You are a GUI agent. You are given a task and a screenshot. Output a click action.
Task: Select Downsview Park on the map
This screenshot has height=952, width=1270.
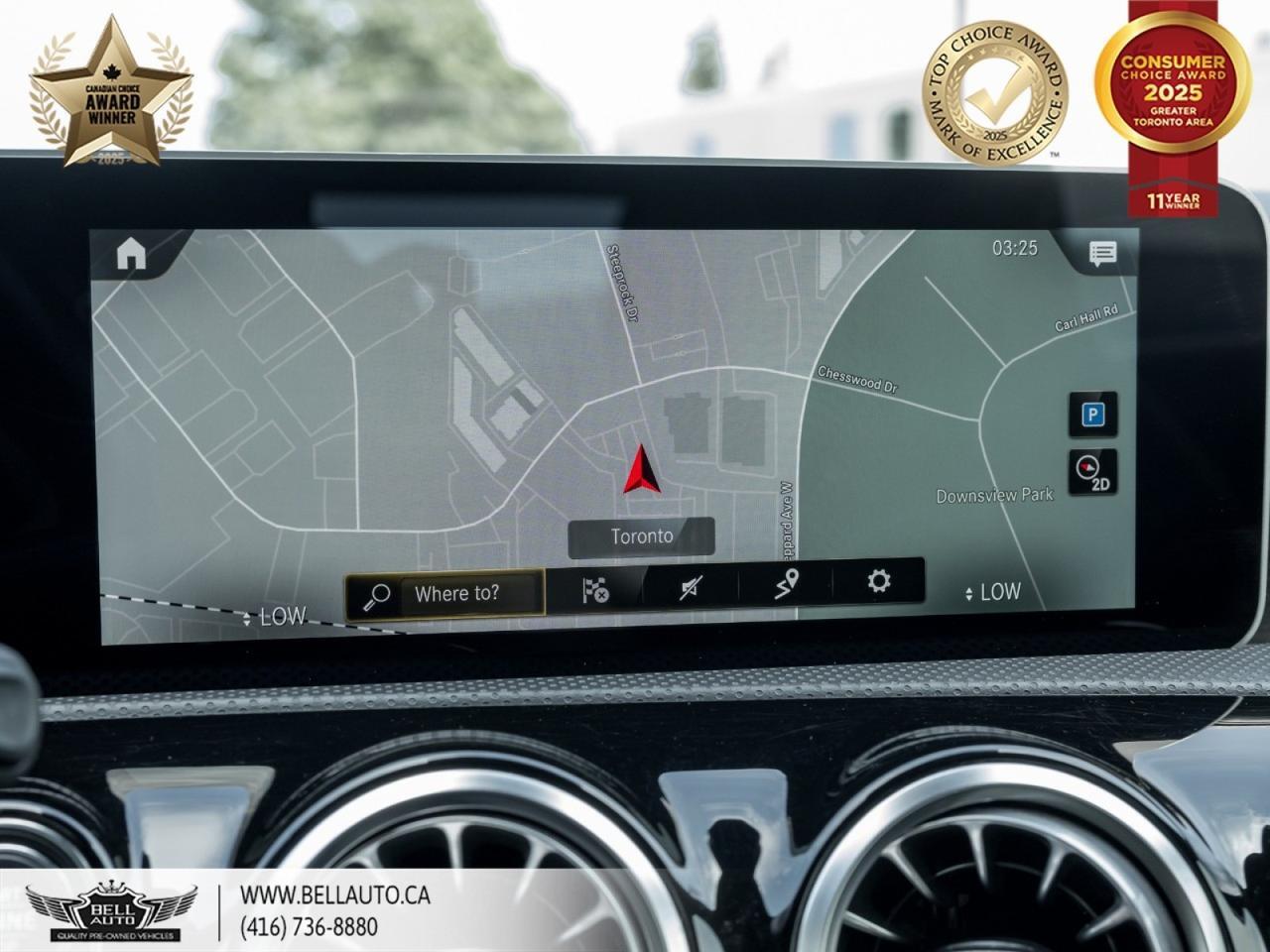[993, 495]
